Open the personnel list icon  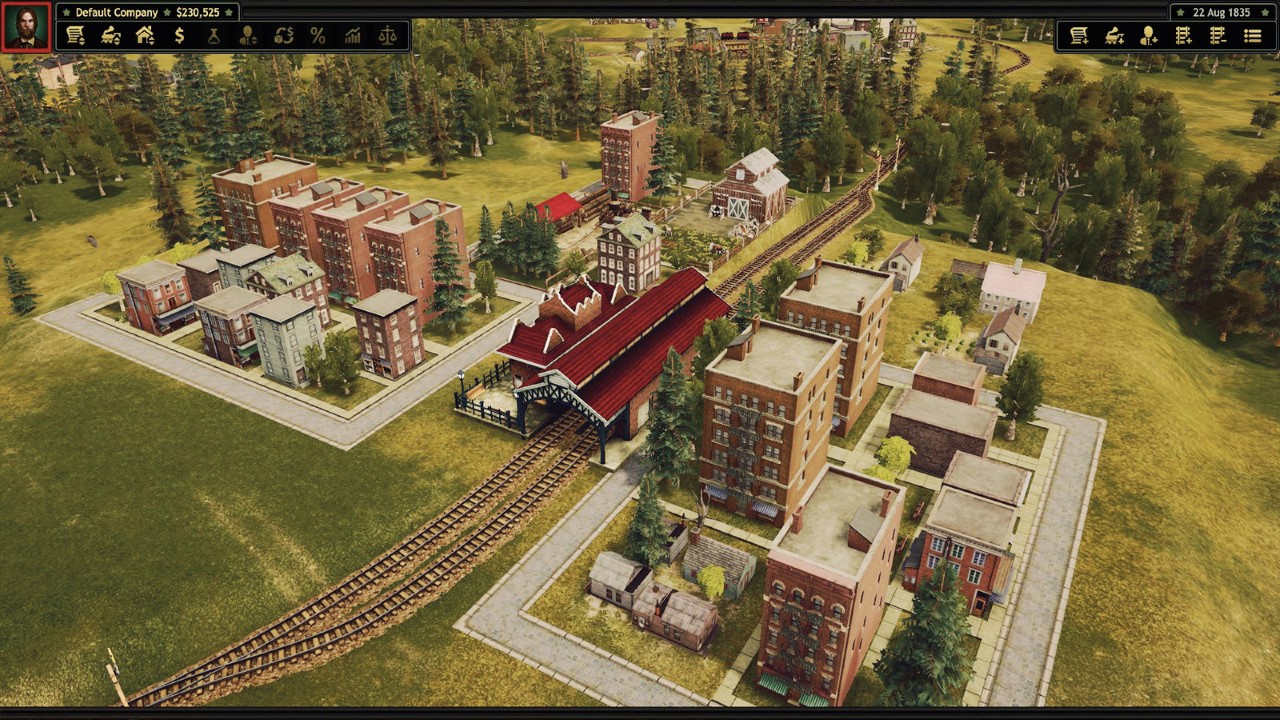(x=248, y=36)
